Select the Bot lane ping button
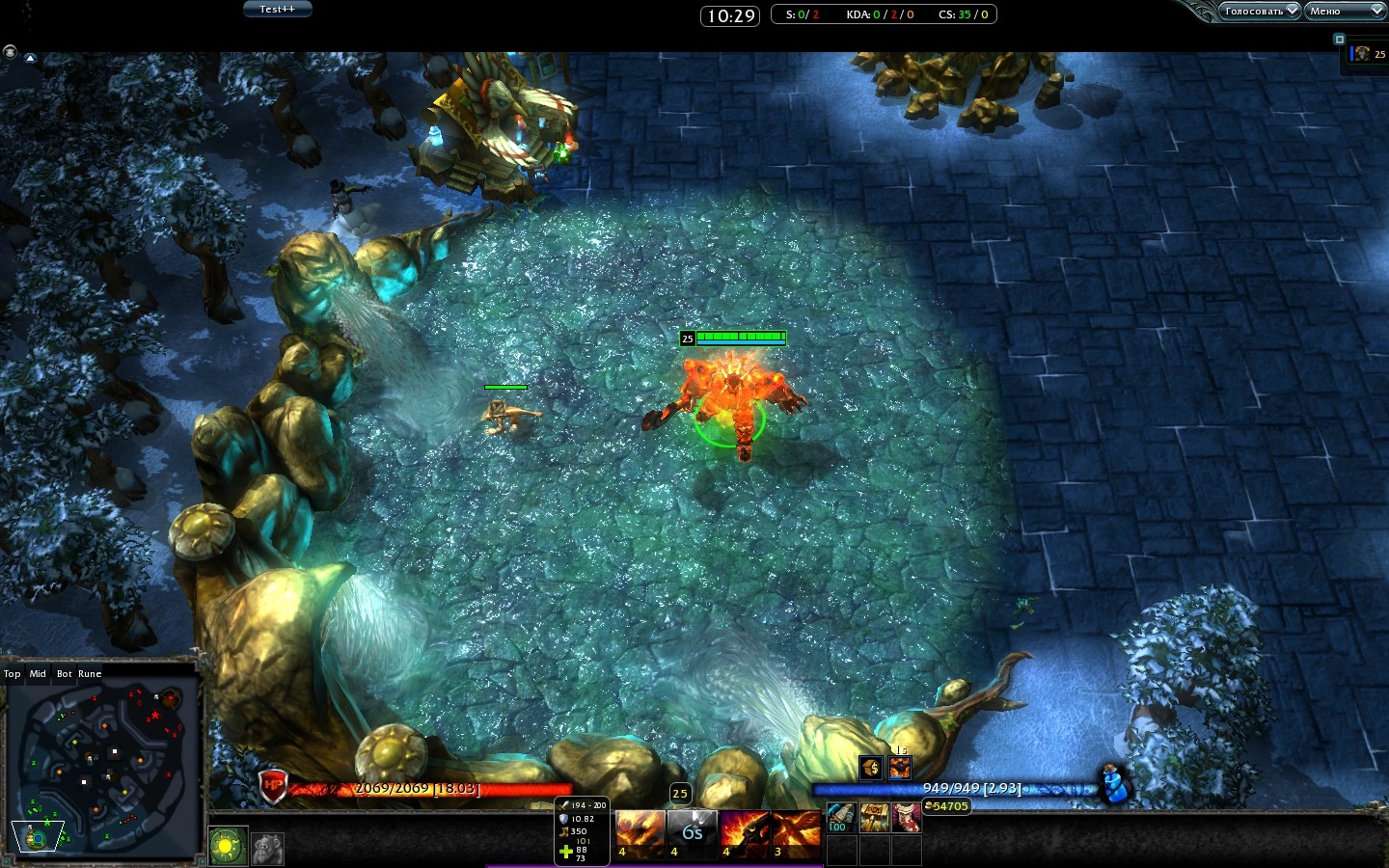Image resolution: width=1389 pixels, height=868 pixels. (x=64, y=674)
